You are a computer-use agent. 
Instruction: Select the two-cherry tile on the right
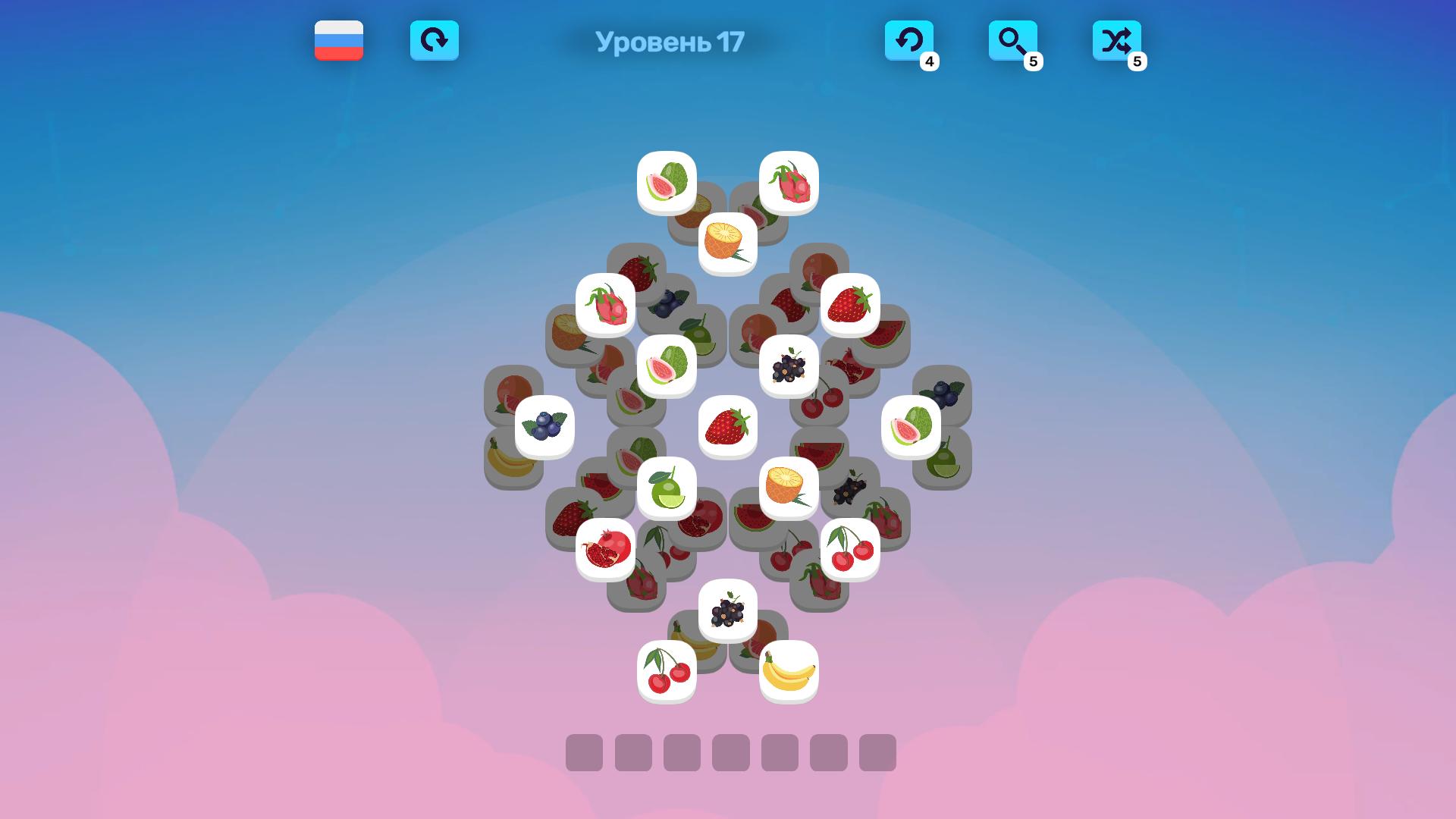[851, 548]
